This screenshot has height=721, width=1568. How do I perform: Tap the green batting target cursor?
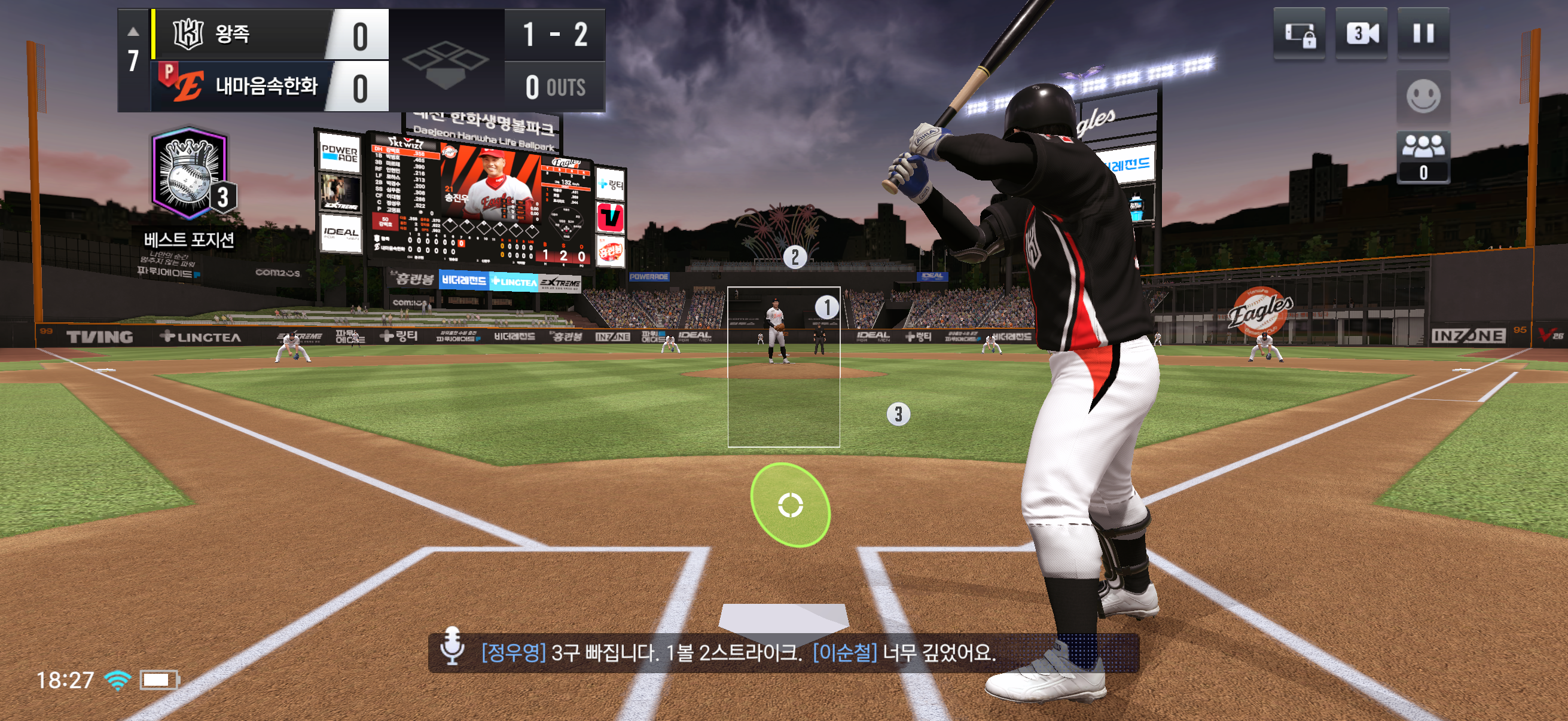point(790,505)
